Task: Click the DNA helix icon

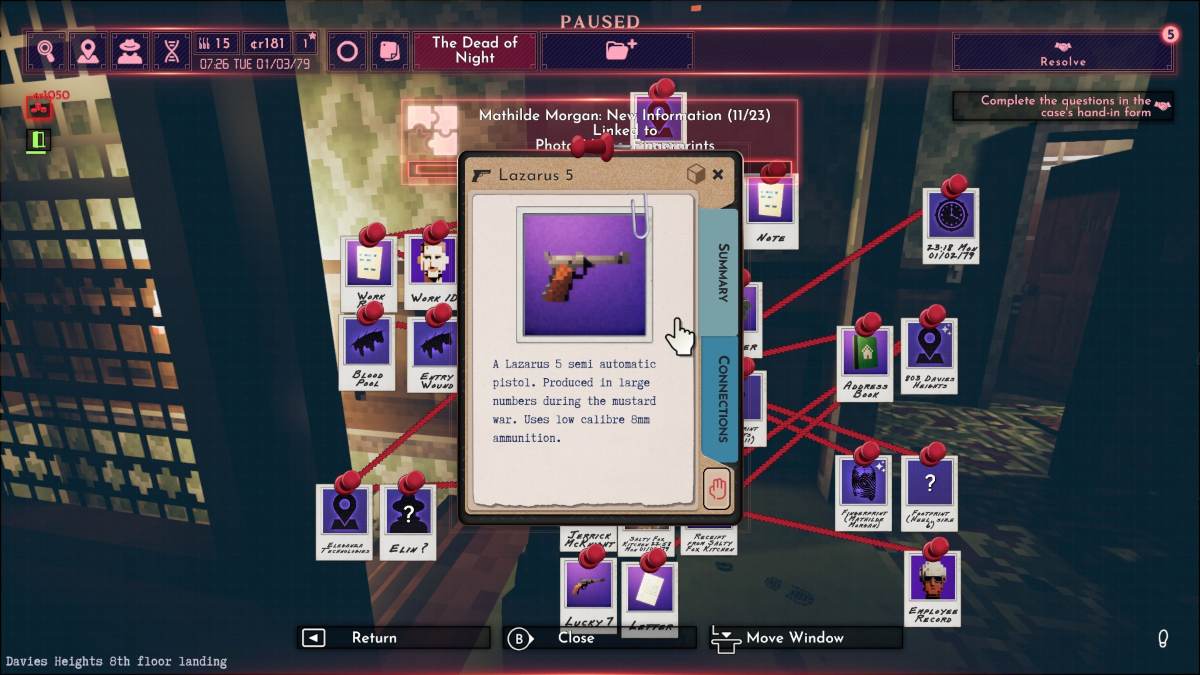Action: coord(172,51)
